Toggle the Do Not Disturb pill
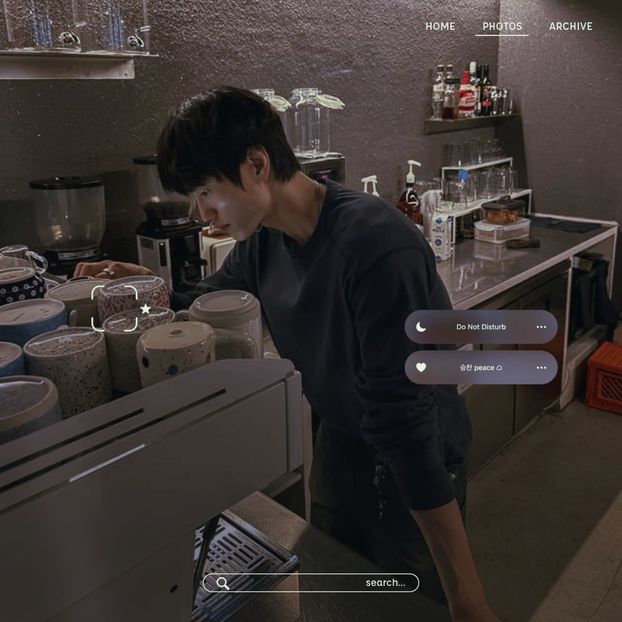Screen dimensions: 622x622 click(481, 327)
